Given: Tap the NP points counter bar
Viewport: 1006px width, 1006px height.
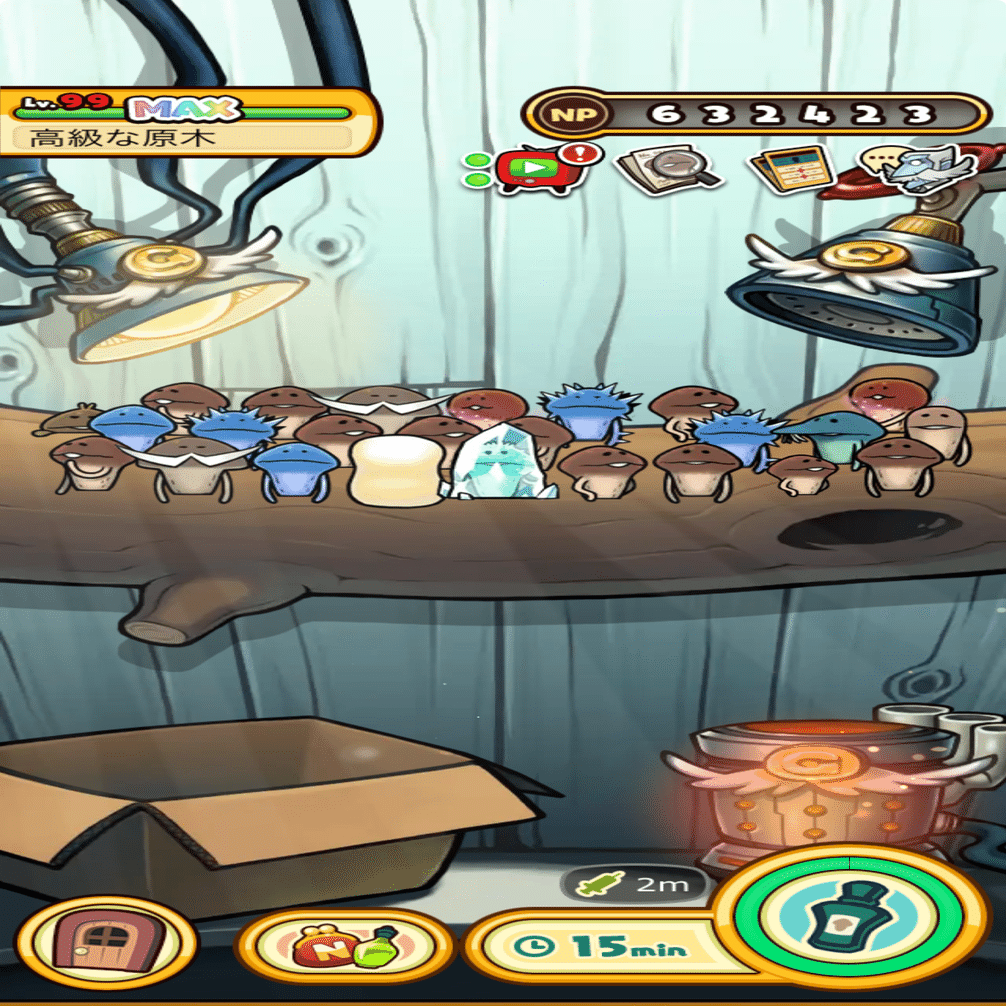Looking at the screenshot, I should (x=757, y=114).
